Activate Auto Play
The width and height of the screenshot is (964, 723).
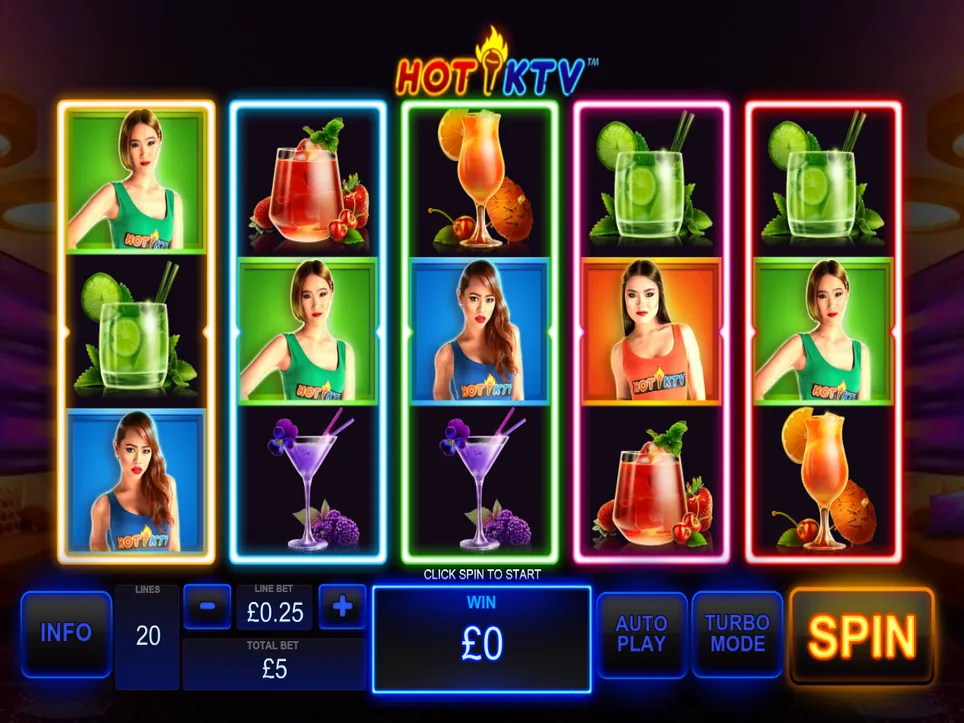pos(641,634)
